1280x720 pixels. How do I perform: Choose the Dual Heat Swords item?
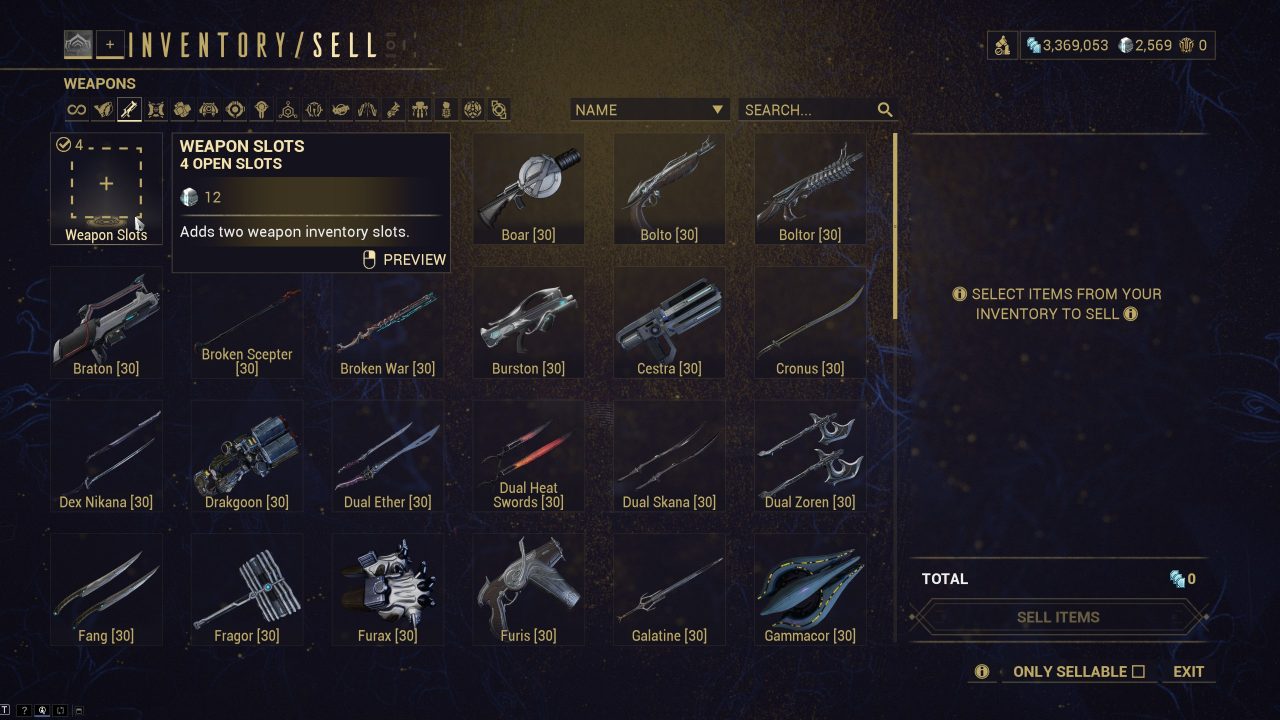pyautogui.click(x=528, y=456)
